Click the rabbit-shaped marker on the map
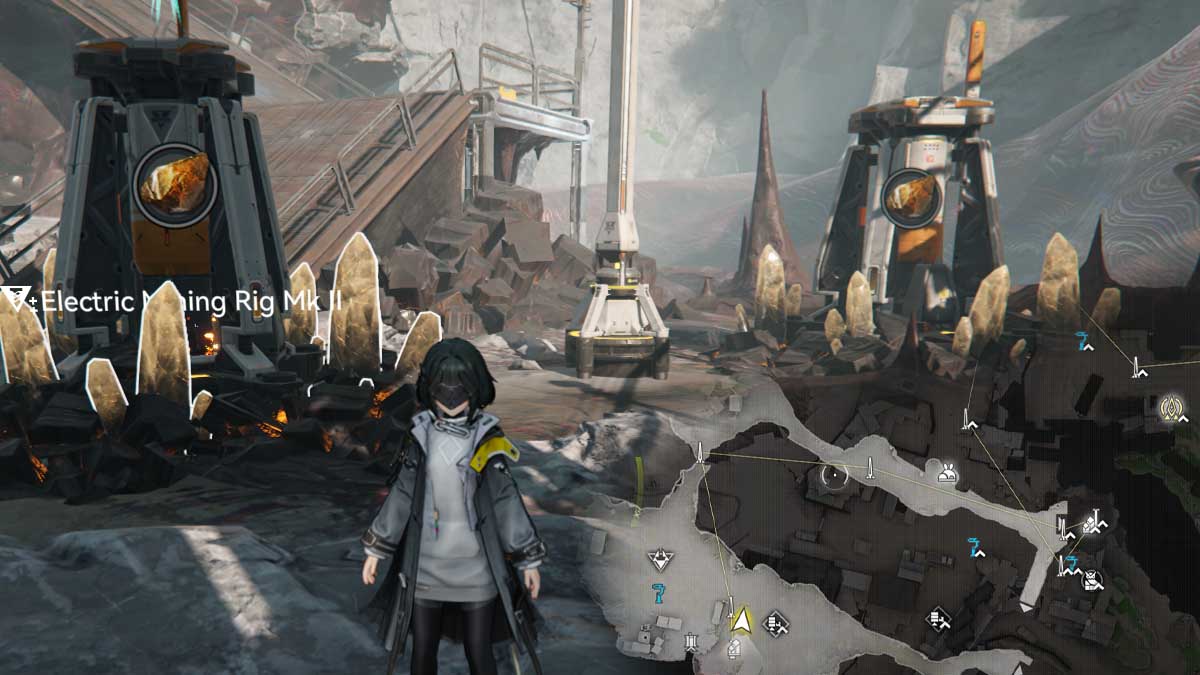 point(945,473)
